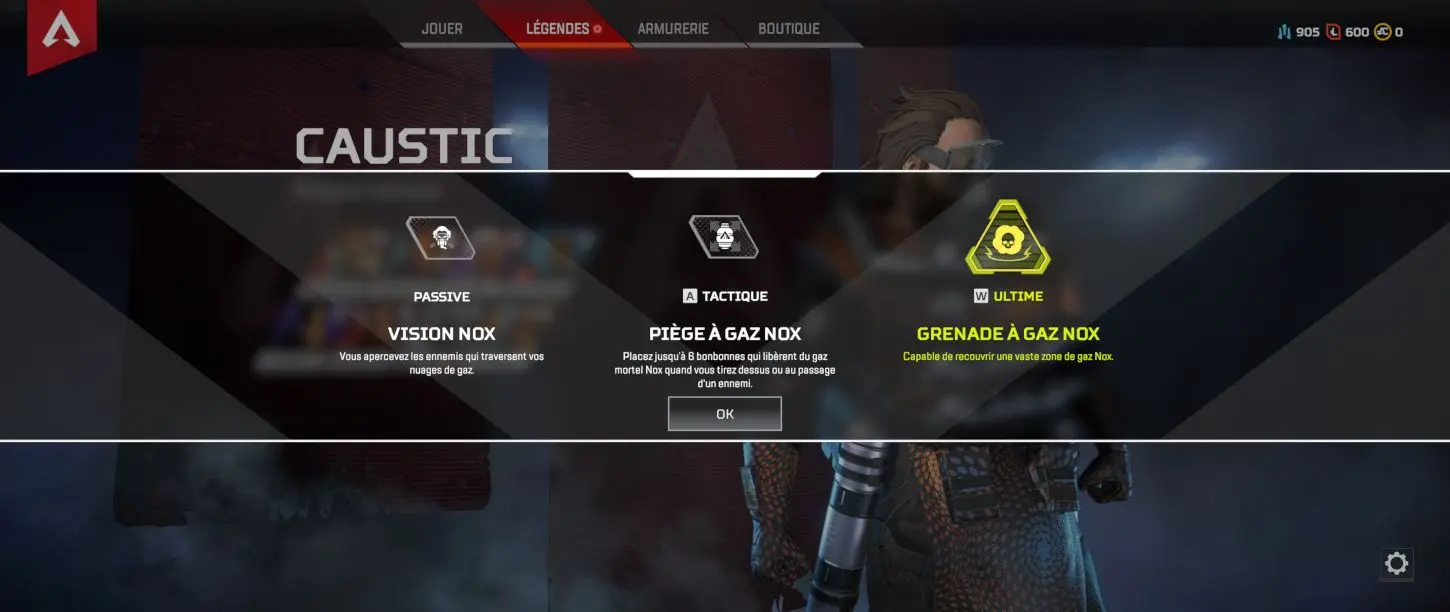Select the Vision Nox passive icon
The image size is (1450, 612).
click(440, 238)
